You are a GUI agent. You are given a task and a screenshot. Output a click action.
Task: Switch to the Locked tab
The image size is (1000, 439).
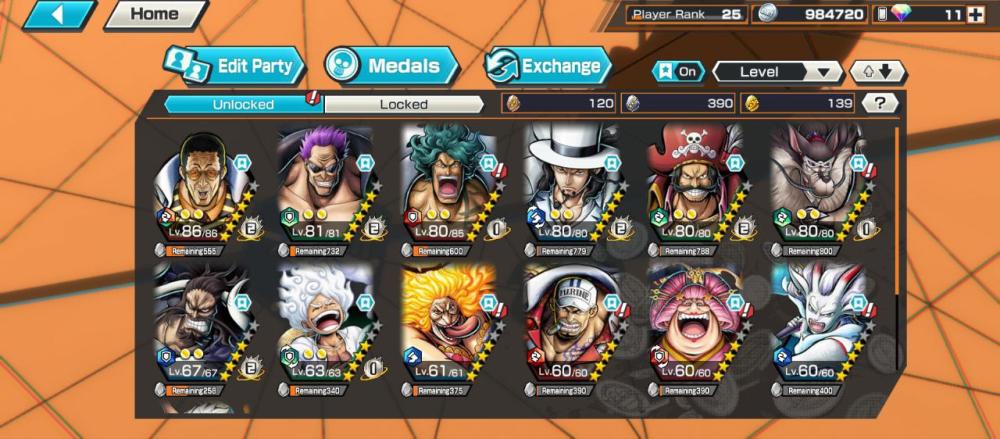coord(404,104)
